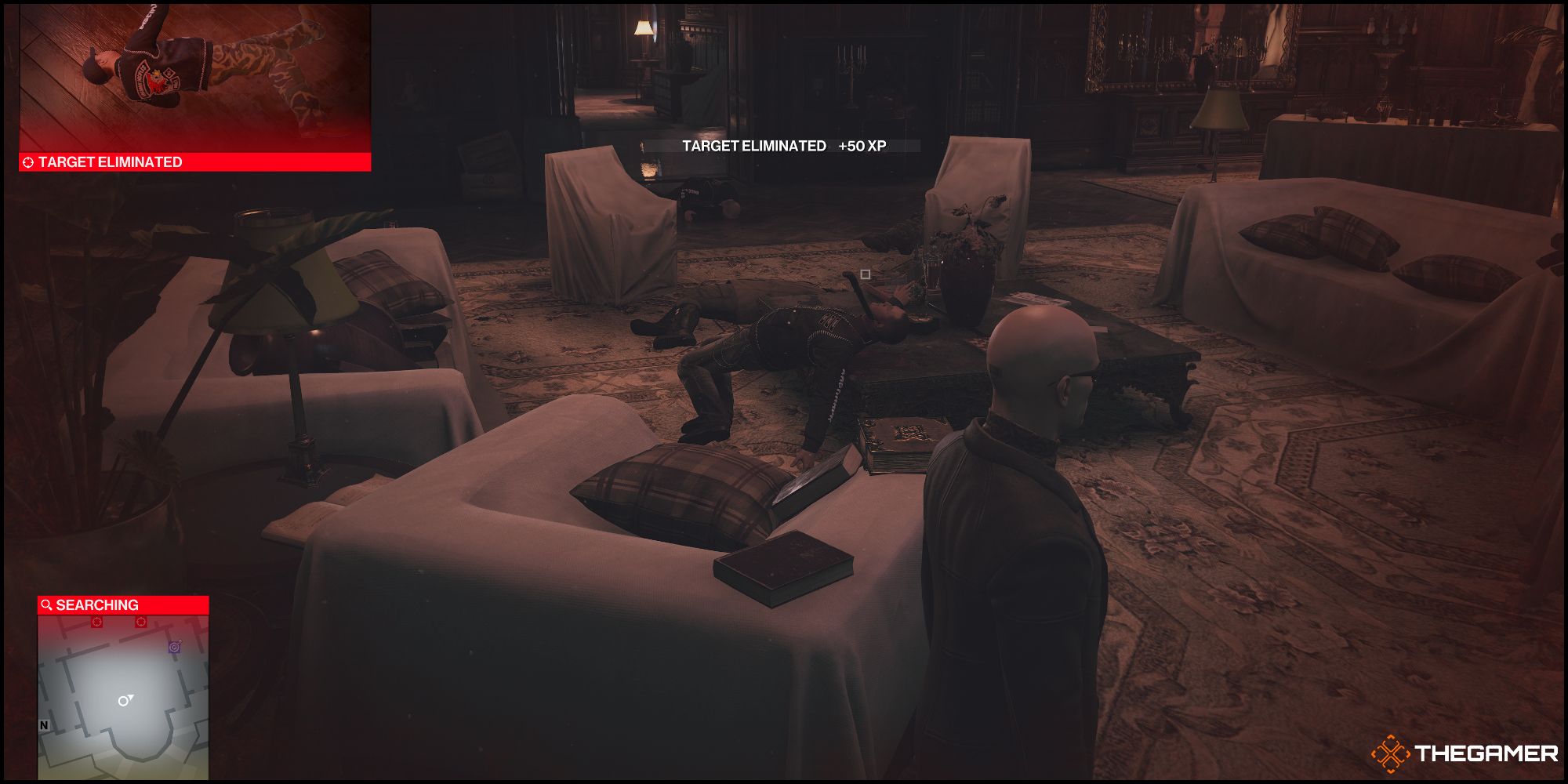Viewport: 1568px width, 784px height.
Task: Select the player arrow marker on minimap
Action: click(125, 699)
